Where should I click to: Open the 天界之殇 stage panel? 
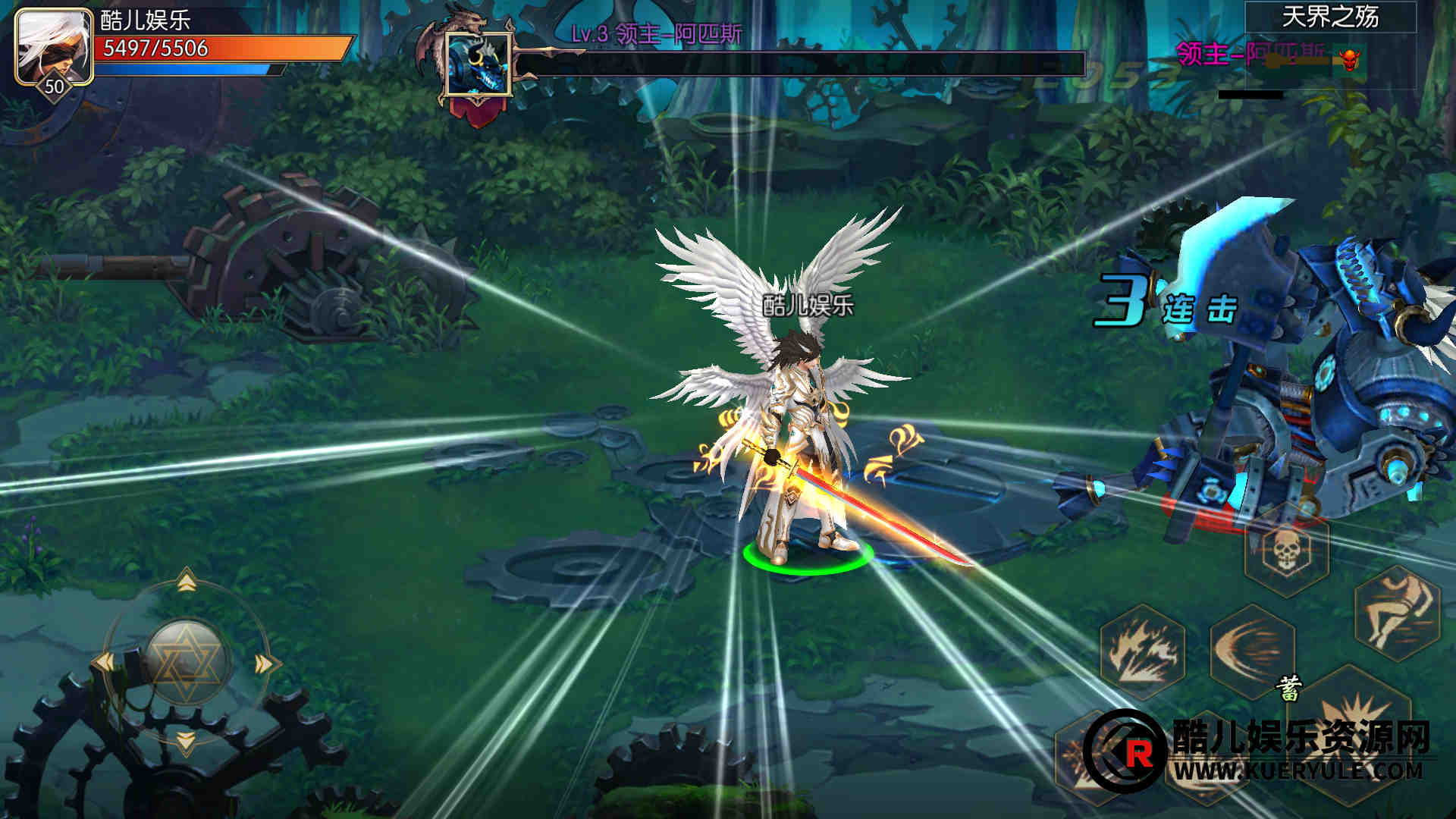[x=1330, y=17]
